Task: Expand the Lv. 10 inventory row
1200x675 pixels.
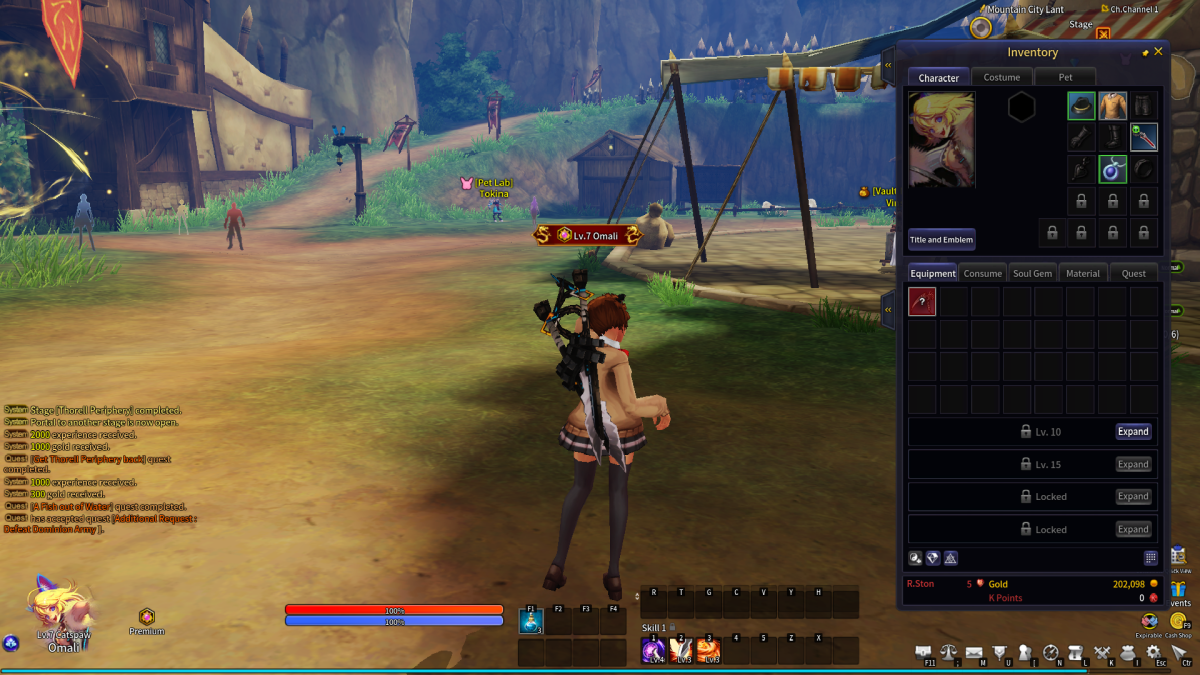Action: 1133,432
